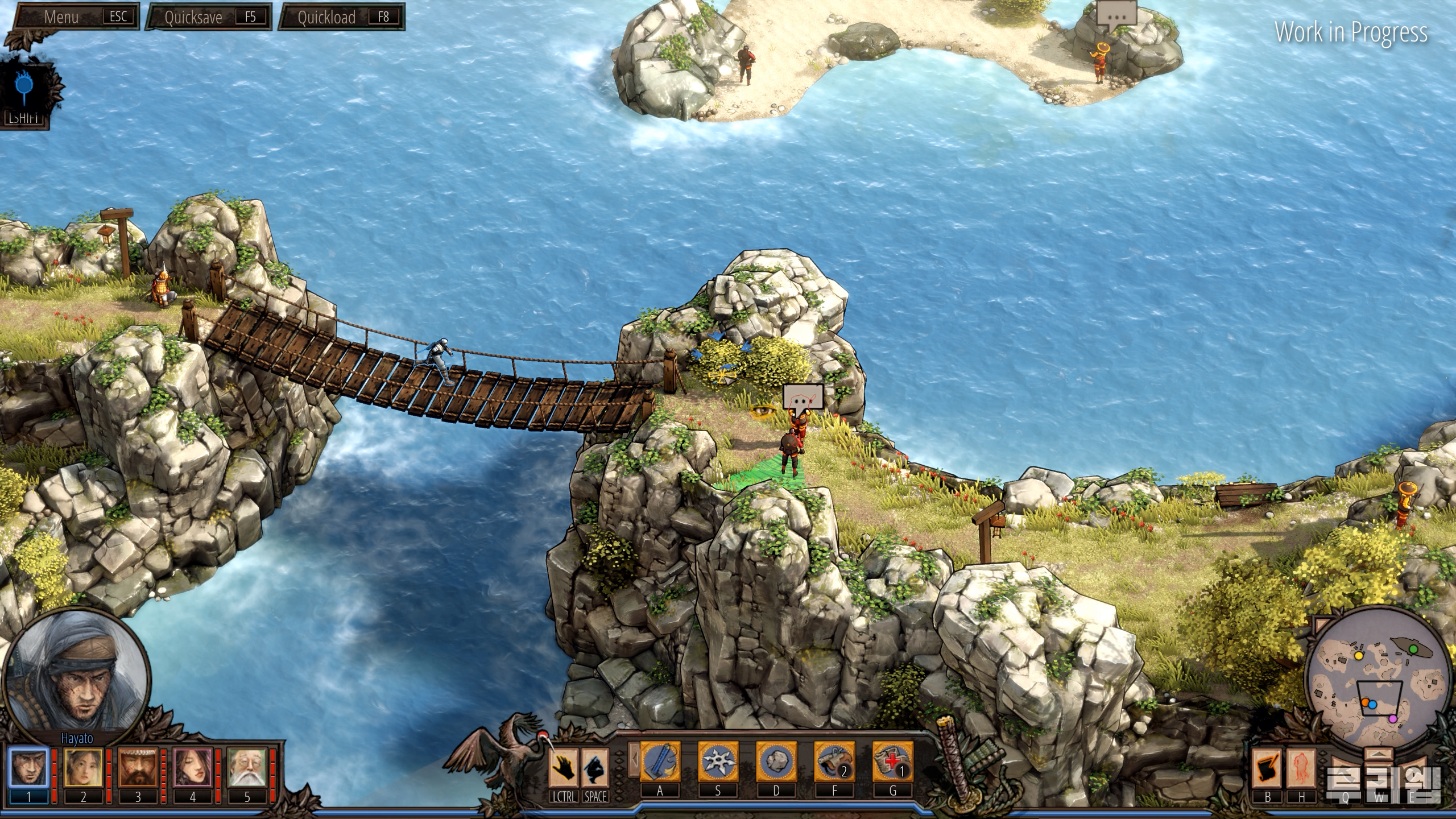Choose the bearded samurai portrait numbered 3
This screenshot has width=1456, height=819.
click(137, 767)
